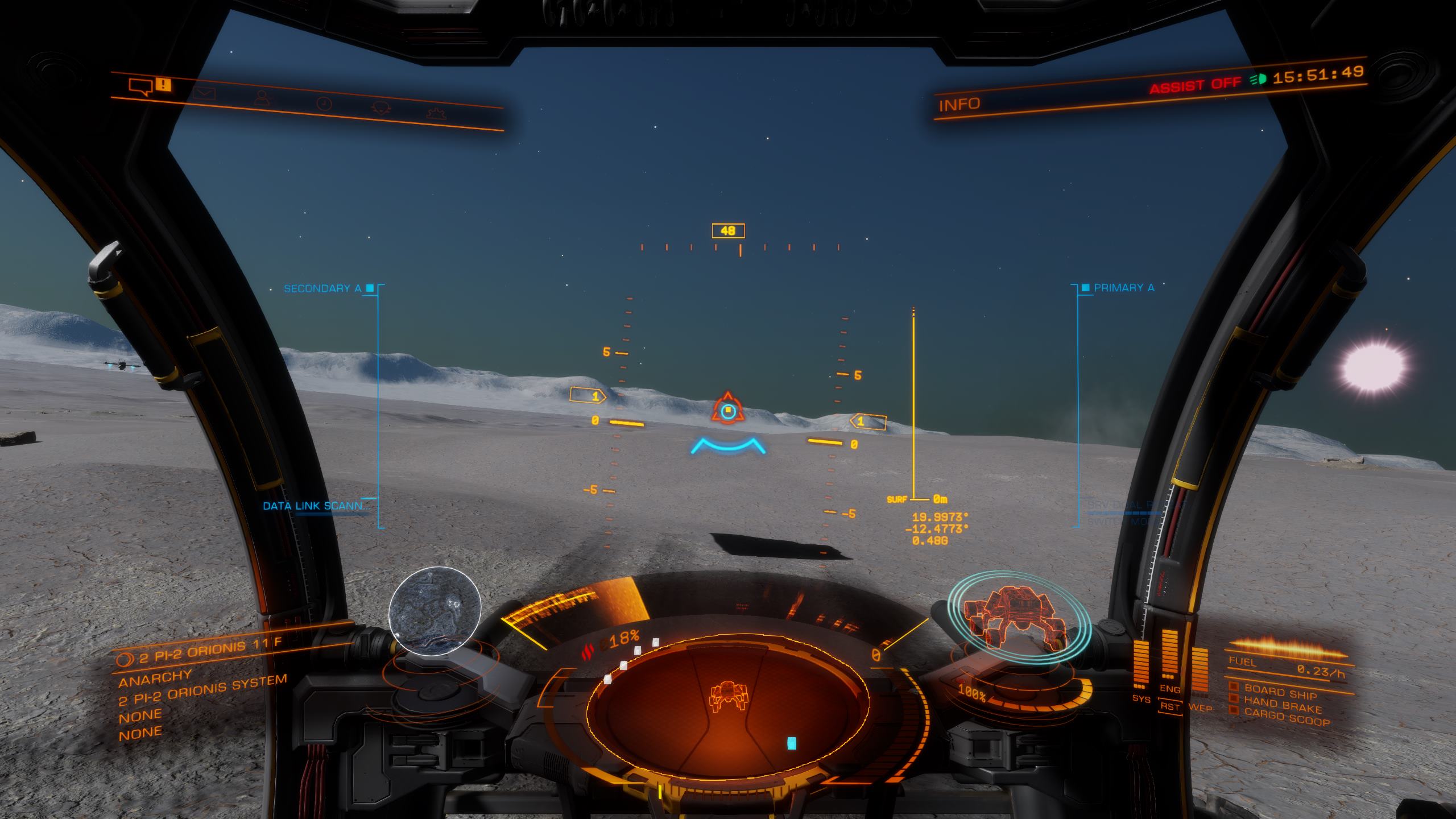Open the chat speech-bubble tab
The height and width of the screenshot is (819, 1456).
coord(140,87)
